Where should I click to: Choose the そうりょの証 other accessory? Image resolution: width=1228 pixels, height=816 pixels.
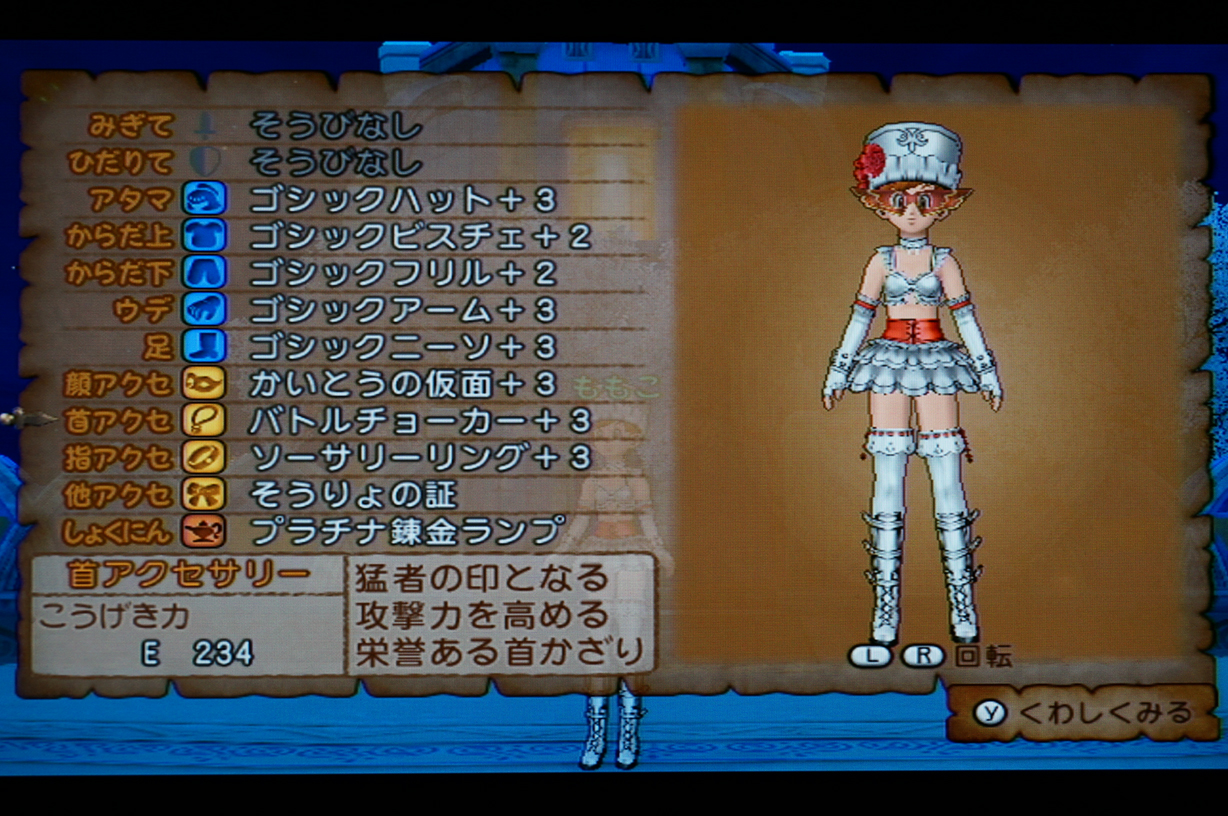pos(352,494)
